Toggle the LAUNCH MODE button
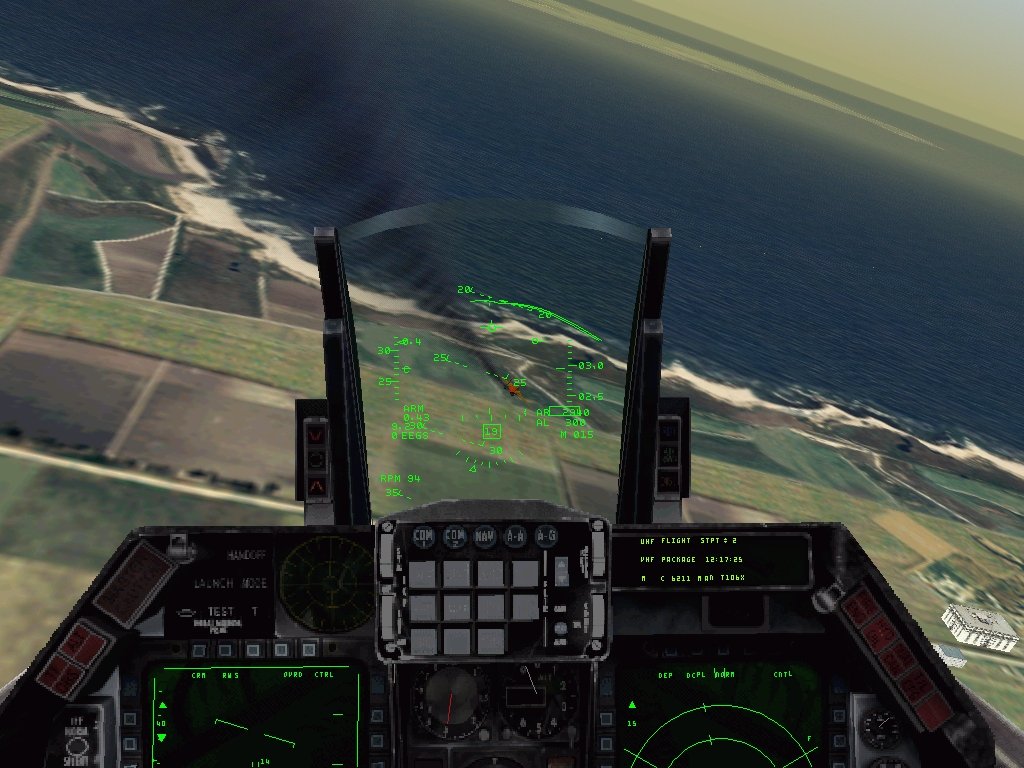The image size is (1024, 768). pyautogui.click(x=230, y=583)
